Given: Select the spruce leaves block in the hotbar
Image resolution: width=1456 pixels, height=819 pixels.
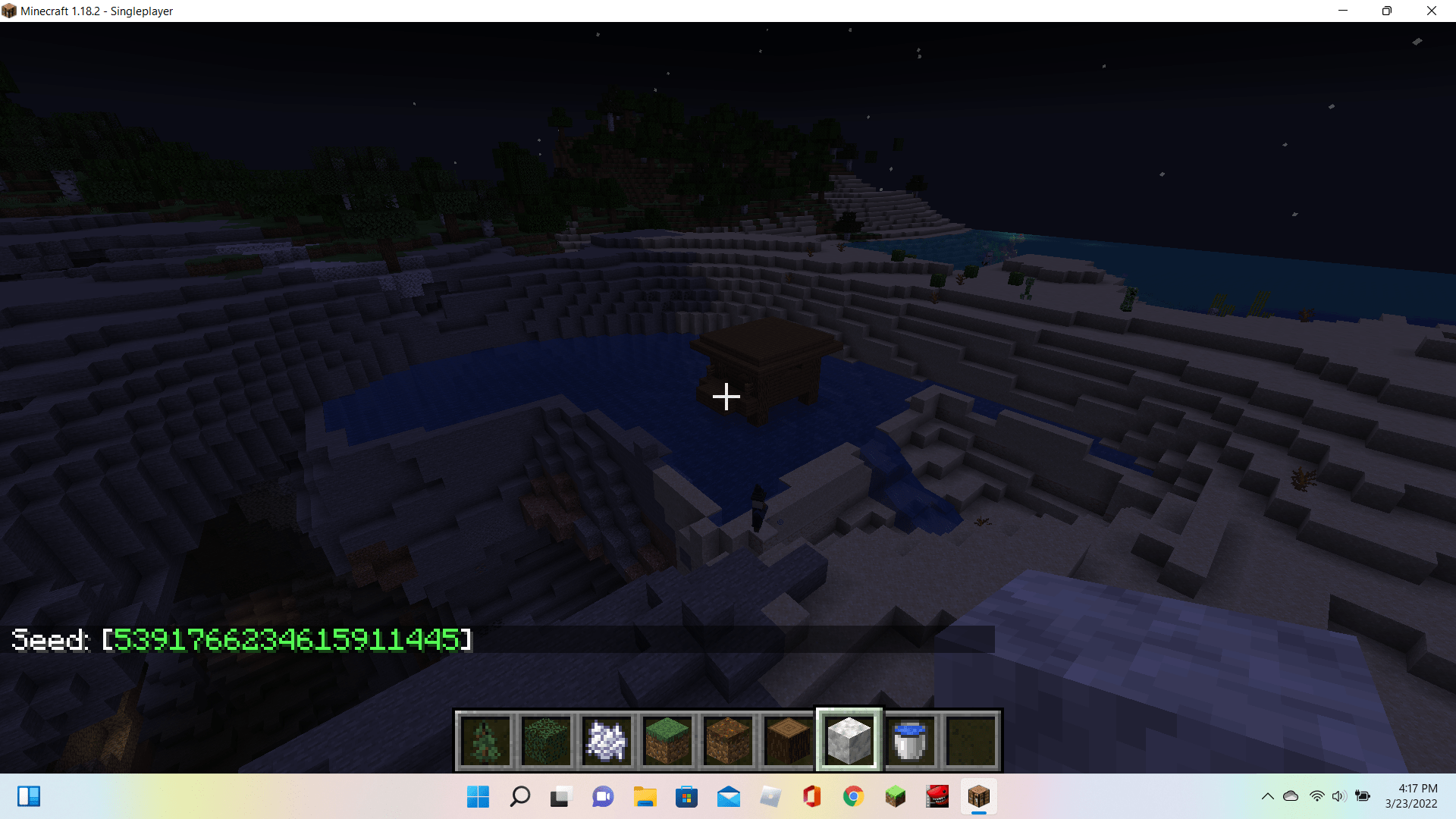Looking at the screenshot, I should (x=546, y=739).
